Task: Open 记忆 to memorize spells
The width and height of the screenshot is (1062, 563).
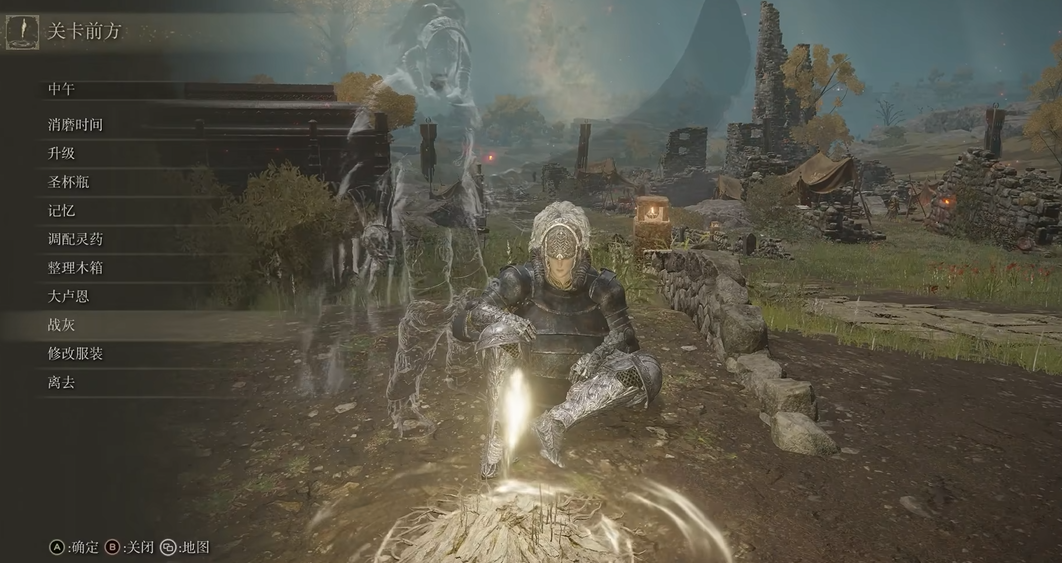Action: [61, 211]
